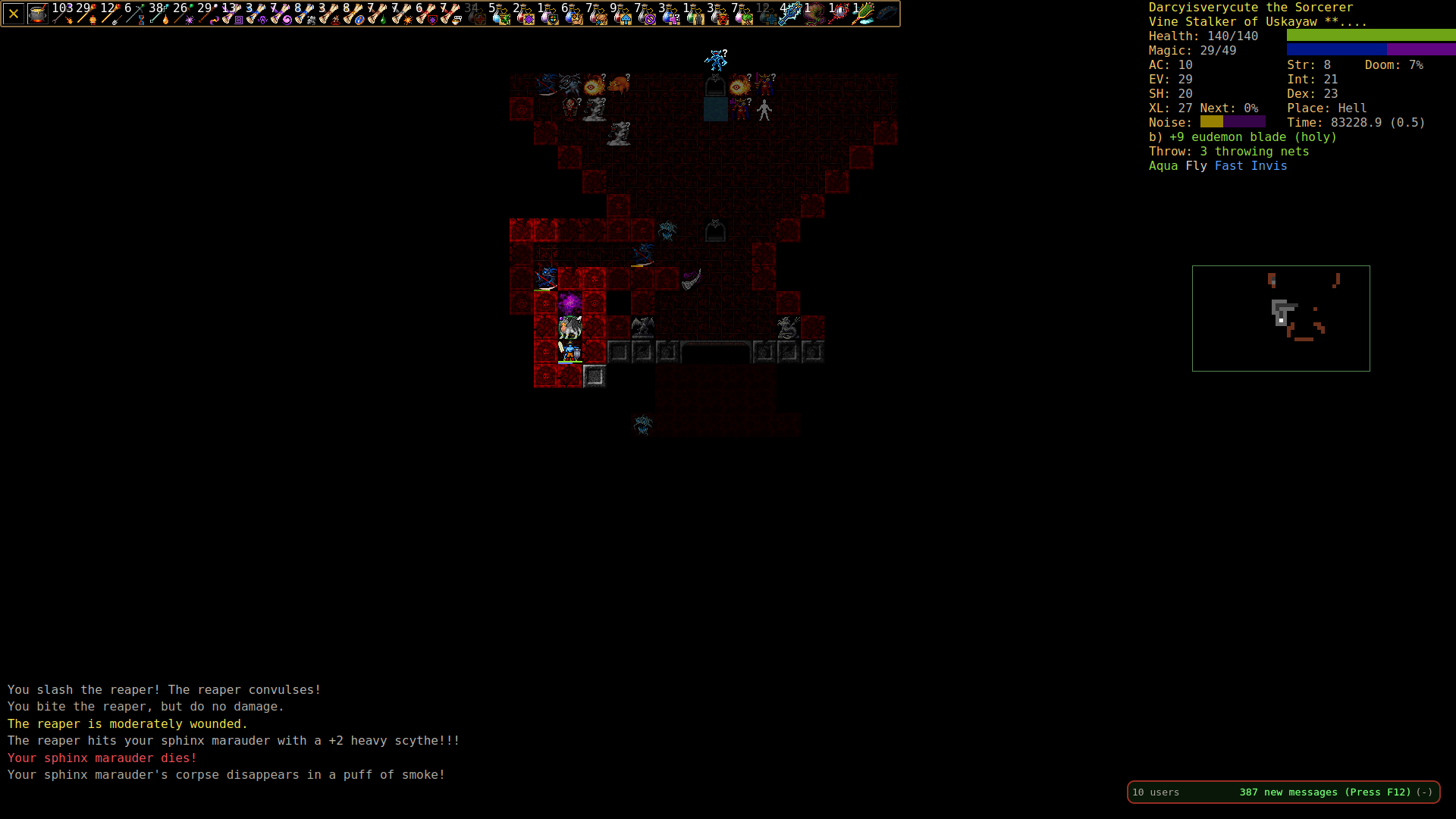
Task: Close the action panel with the X button
Action: tap(14, 14)
